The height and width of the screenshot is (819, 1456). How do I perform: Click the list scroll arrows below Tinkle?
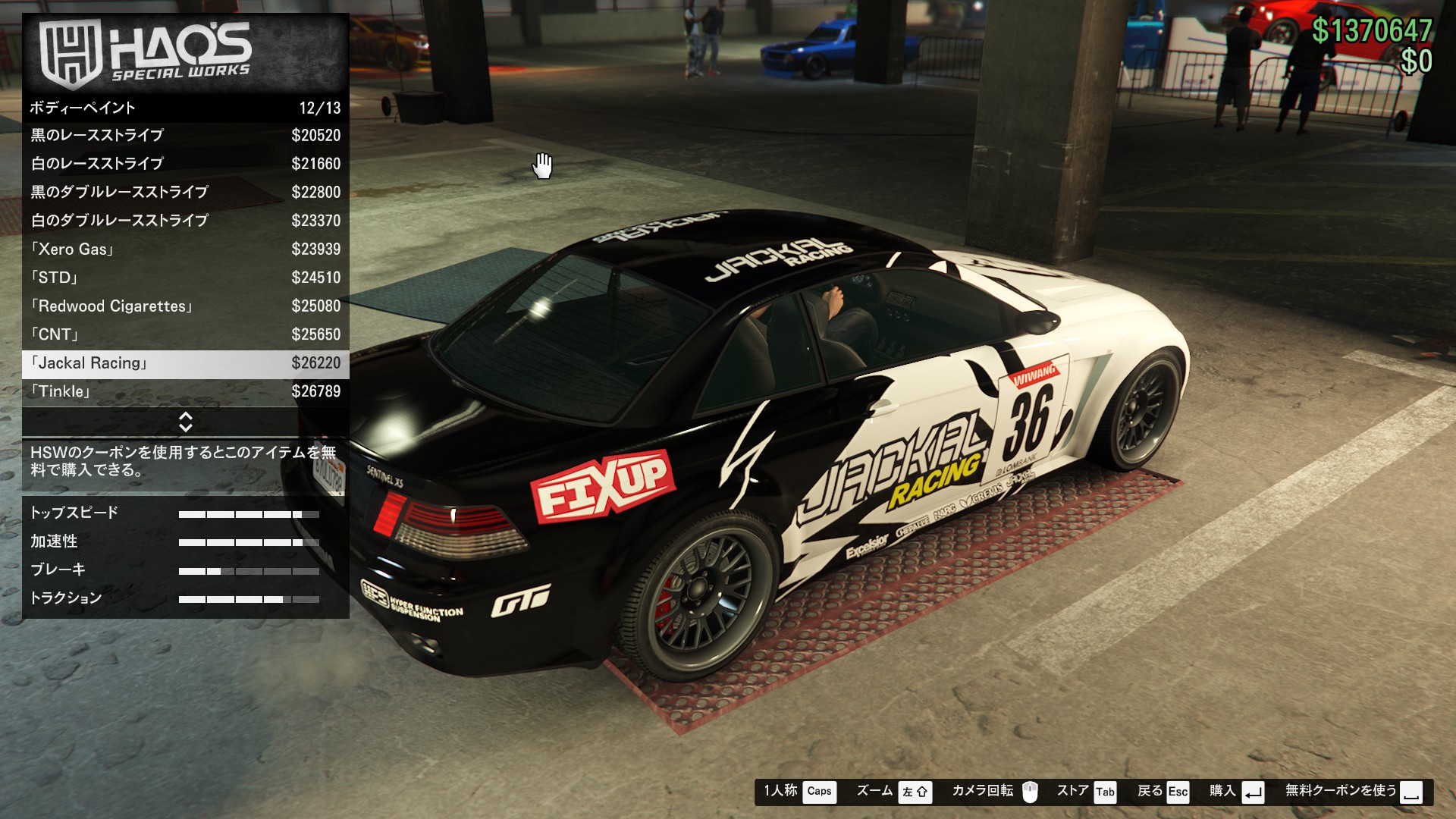(x=185, y=422)
